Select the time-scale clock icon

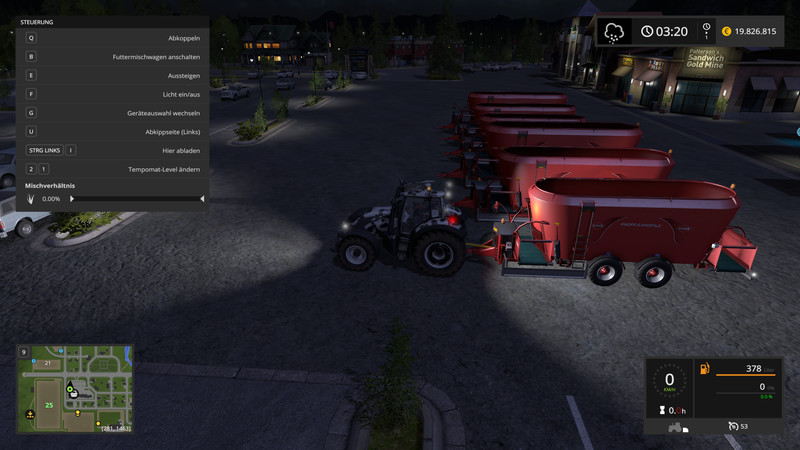click(707, 31)
